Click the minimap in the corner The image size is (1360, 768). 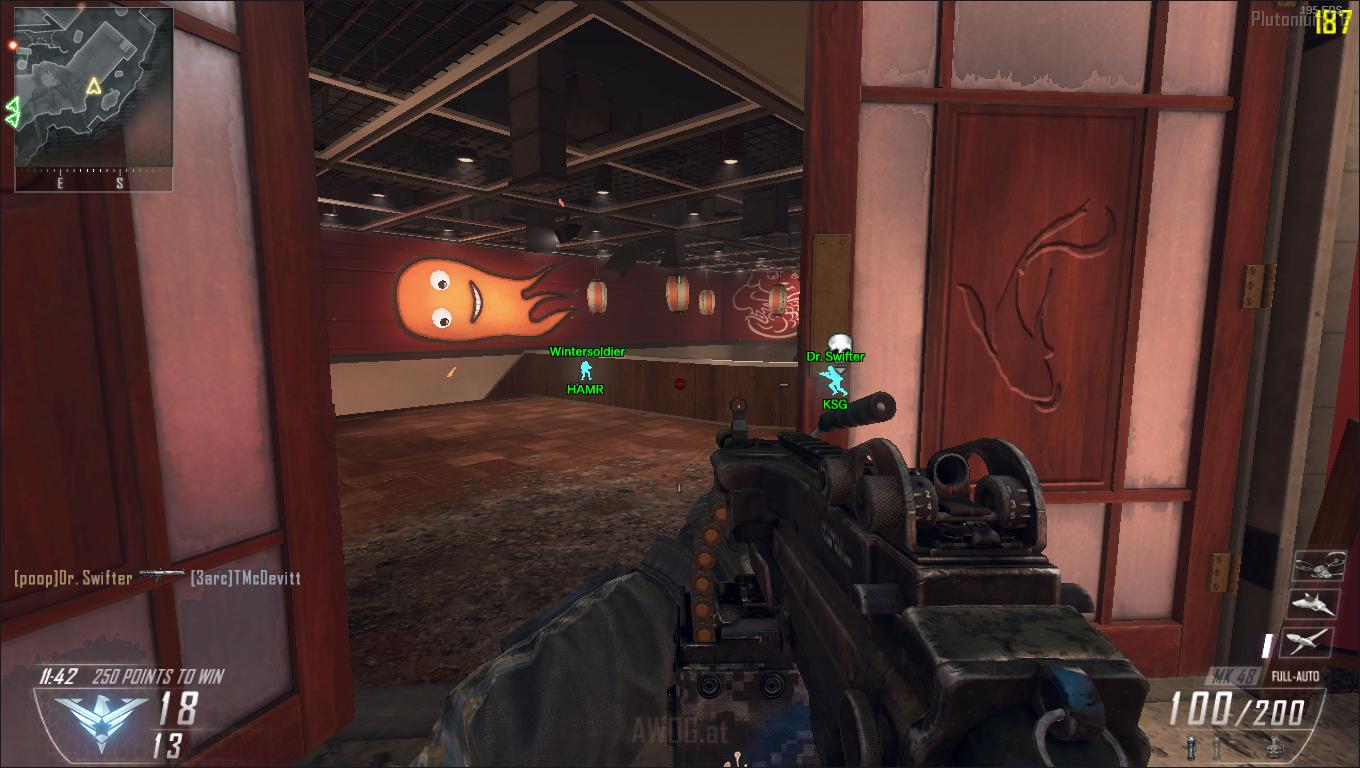[93, 87]
